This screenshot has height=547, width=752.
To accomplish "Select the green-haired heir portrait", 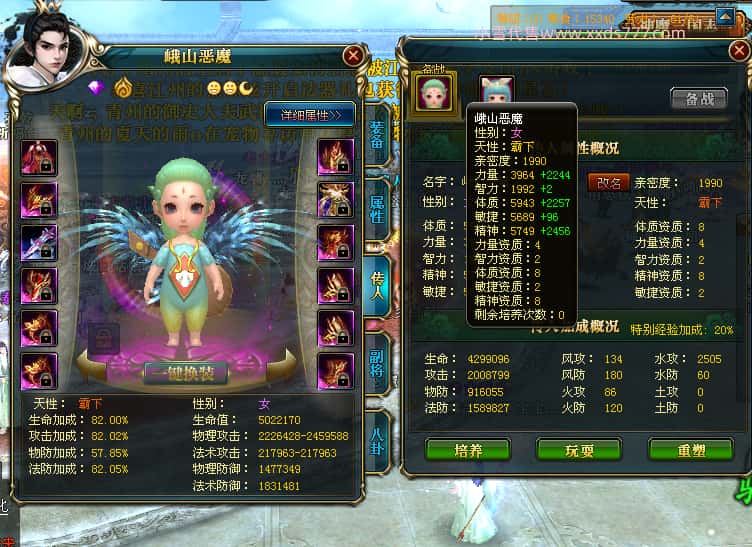I will (436, 92).
